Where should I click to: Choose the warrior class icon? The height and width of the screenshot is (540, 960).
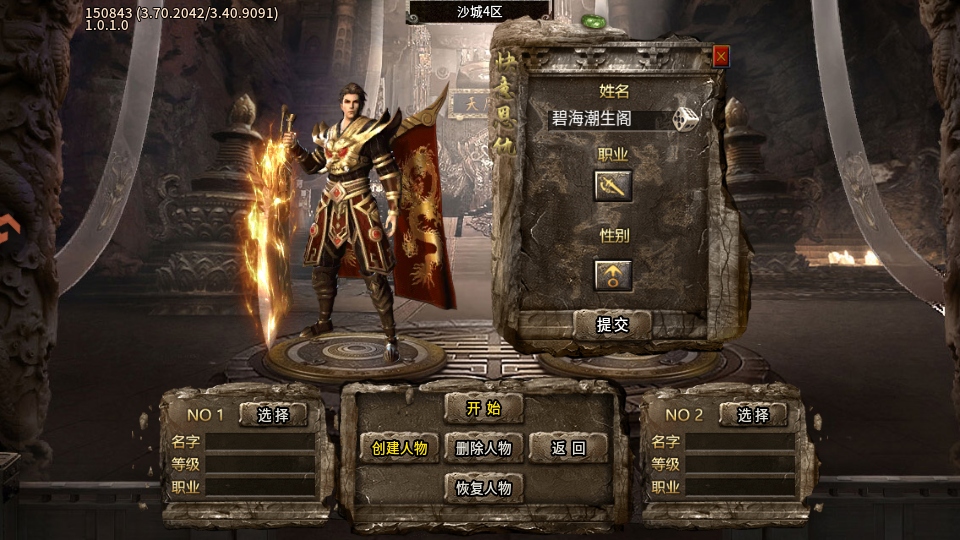click(x=613, y=185)
